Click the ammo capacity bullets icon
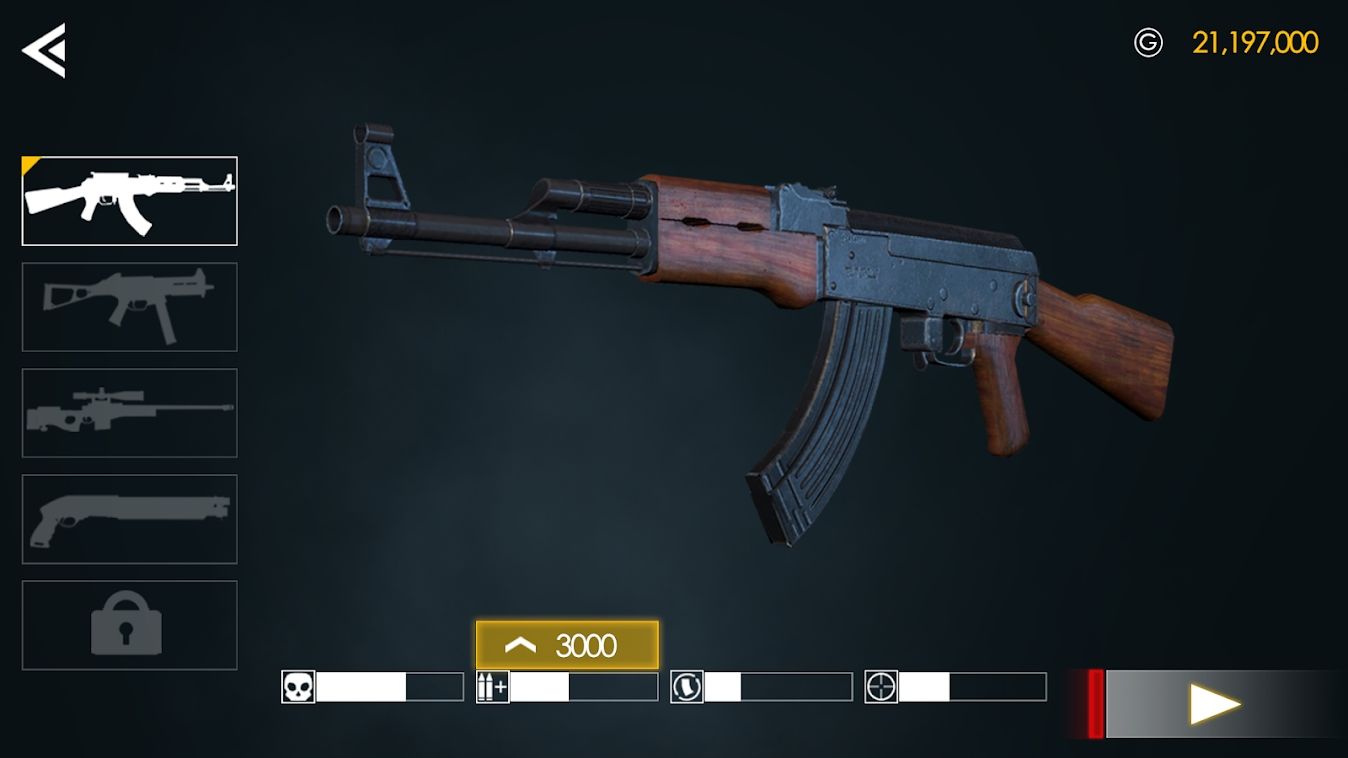Screen dimensions: 1348x758 click(492, 686)
